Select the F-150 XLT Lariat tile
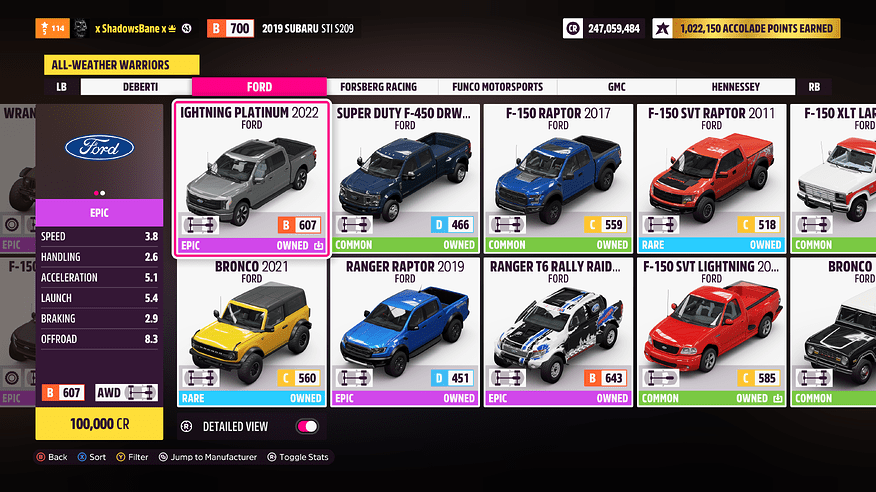Screen dimensions: 876x492 (x=834, y=178)
